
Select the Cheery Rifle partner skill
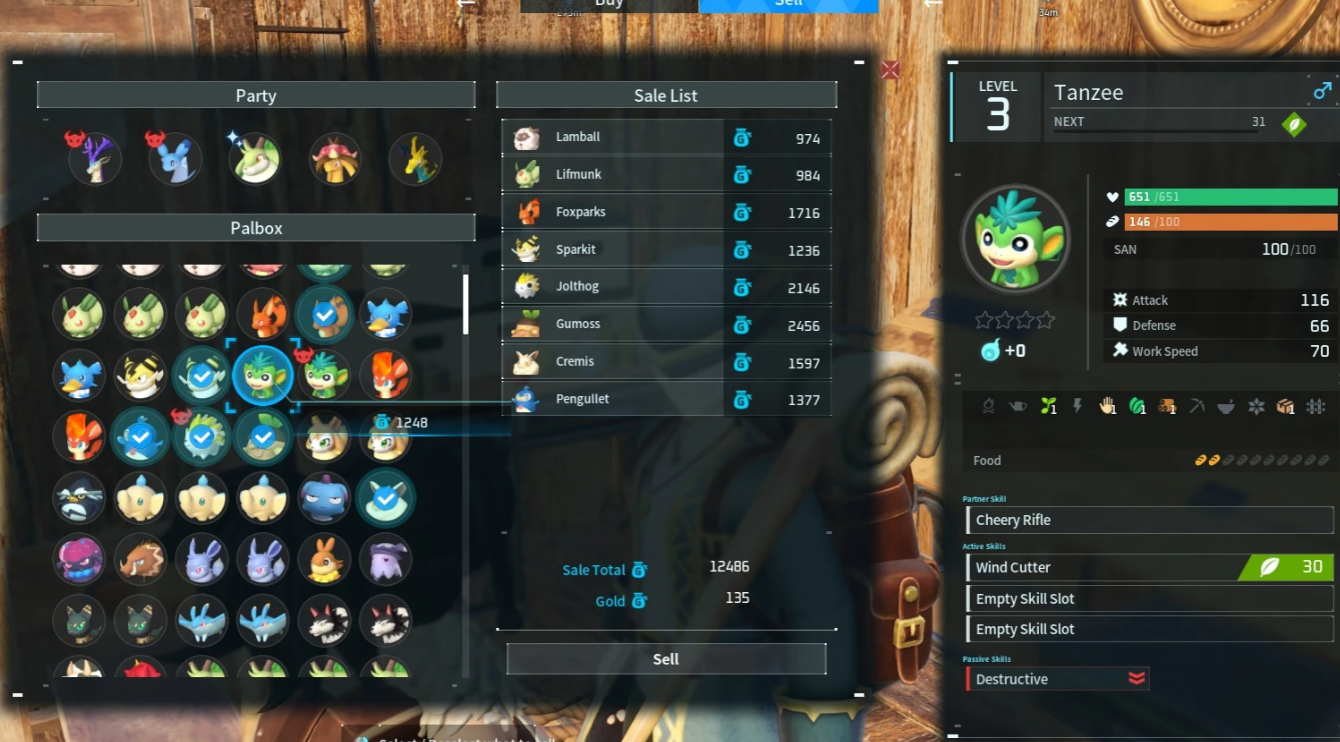point(1150,520)
